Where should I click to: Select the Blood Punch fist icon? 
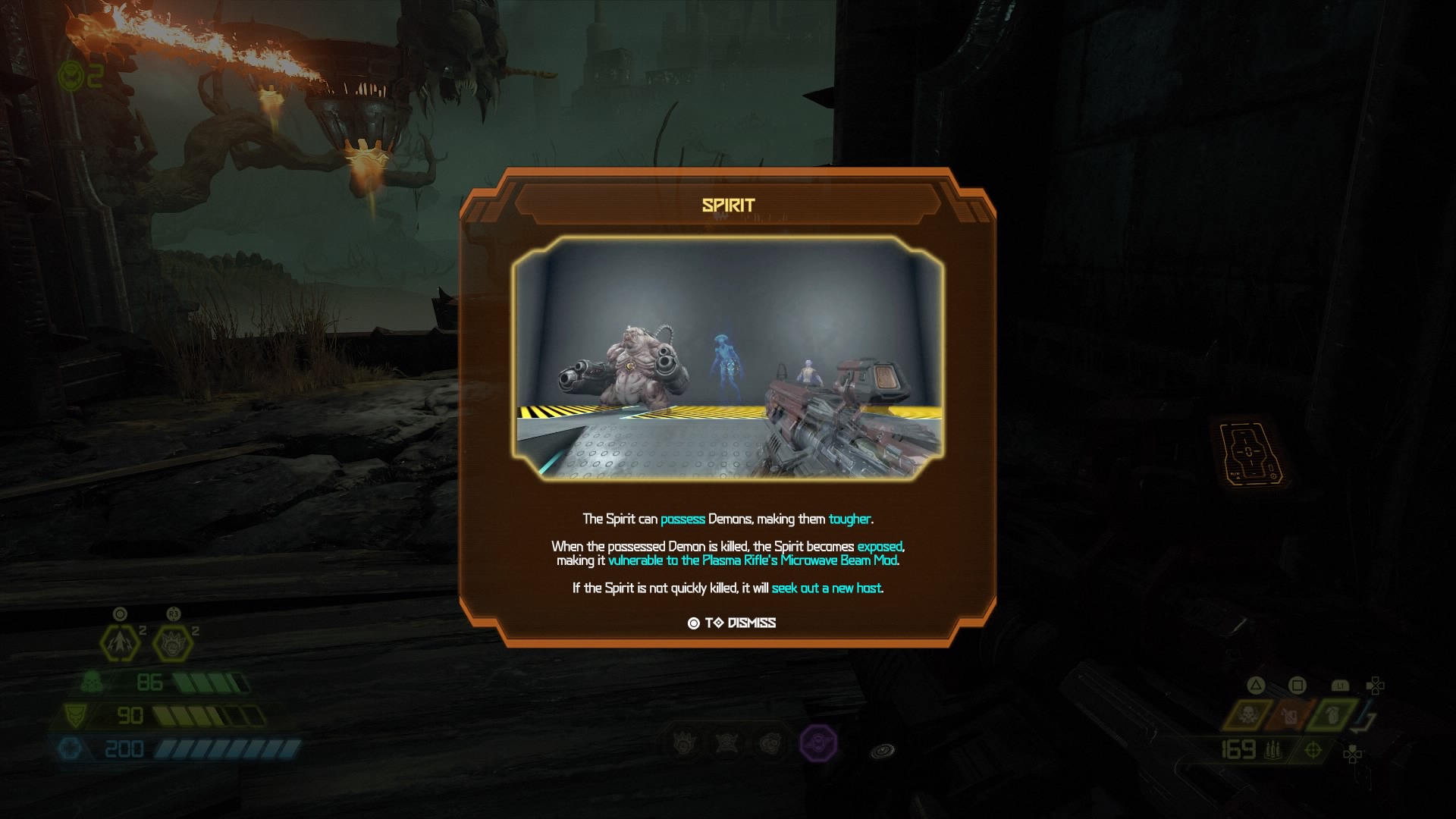point(173,643)
